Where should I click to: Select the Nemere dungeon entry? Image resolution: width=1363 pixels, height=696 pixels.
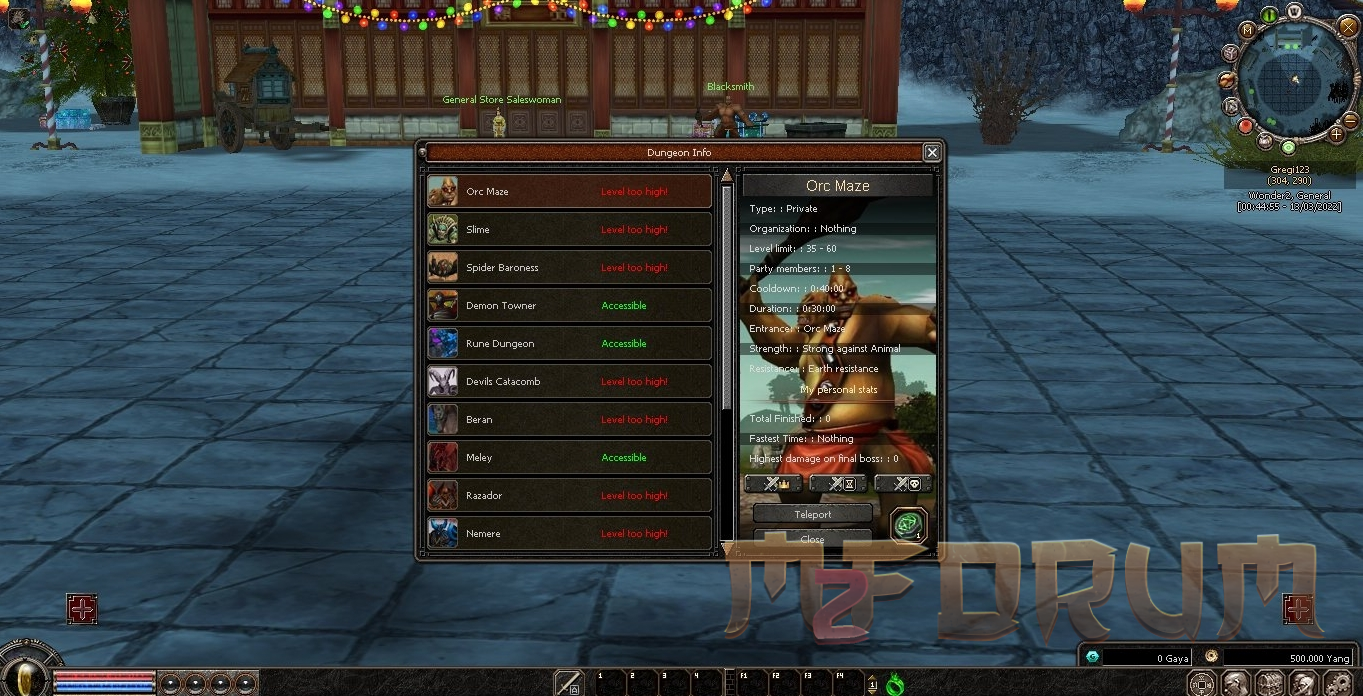pyautogui.click(x=569, y=534)
